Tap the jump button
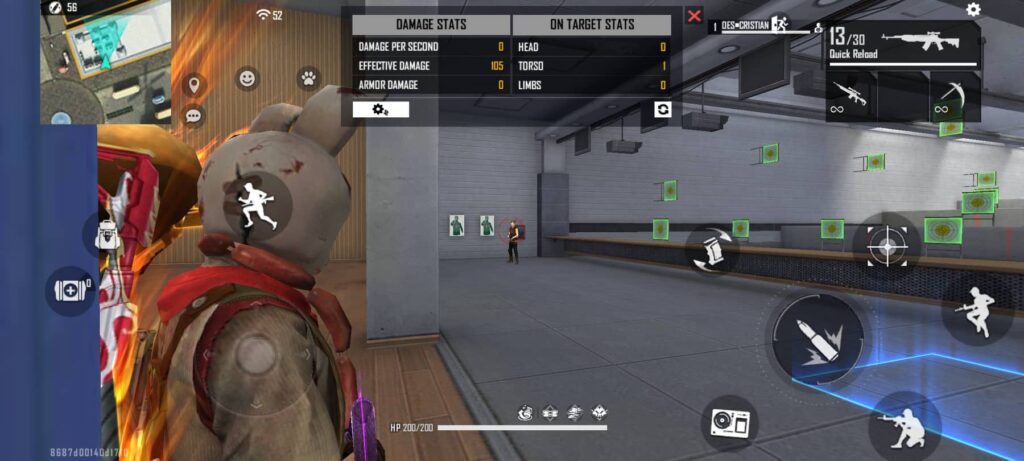The height and width of the screenshot is (461, 1024). point(976,310)
